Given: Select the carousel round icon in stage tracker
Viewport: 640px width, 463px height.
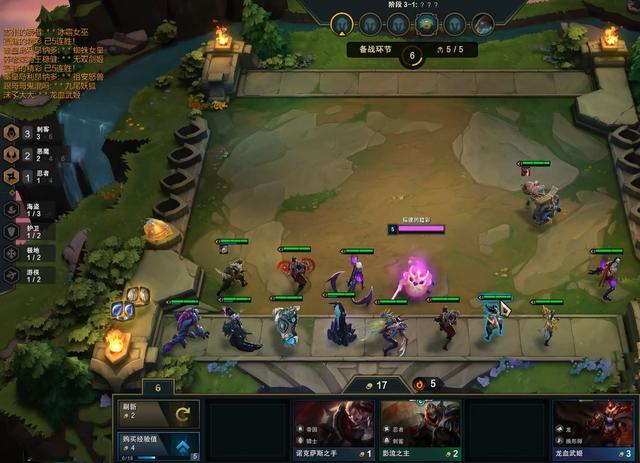Looking at the screenshot, I should (x=426, y=23).
